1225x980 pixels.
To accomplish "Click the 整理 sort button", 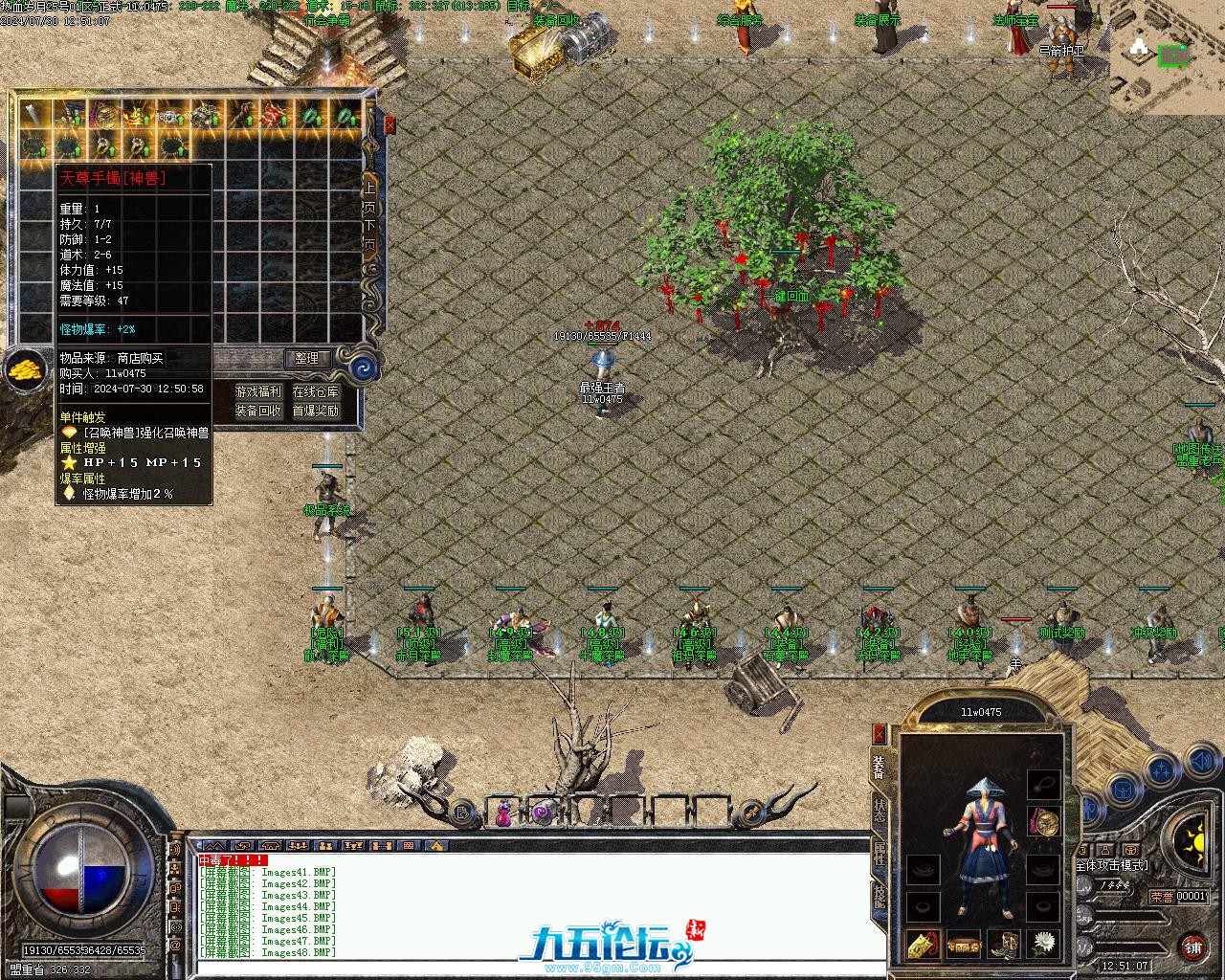I will [306, 359].
